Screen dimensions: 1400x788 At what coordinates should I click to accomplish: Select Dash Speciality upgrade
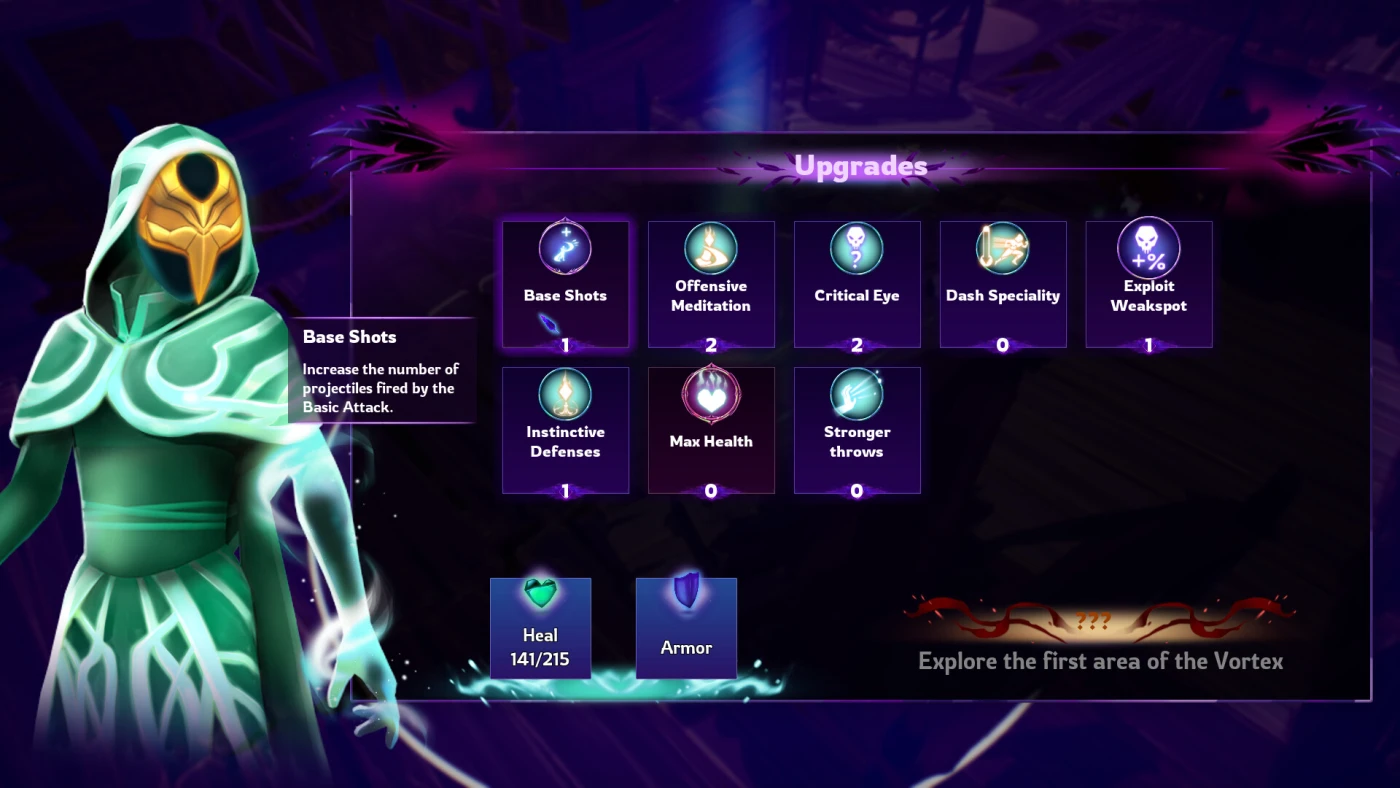1003,284
